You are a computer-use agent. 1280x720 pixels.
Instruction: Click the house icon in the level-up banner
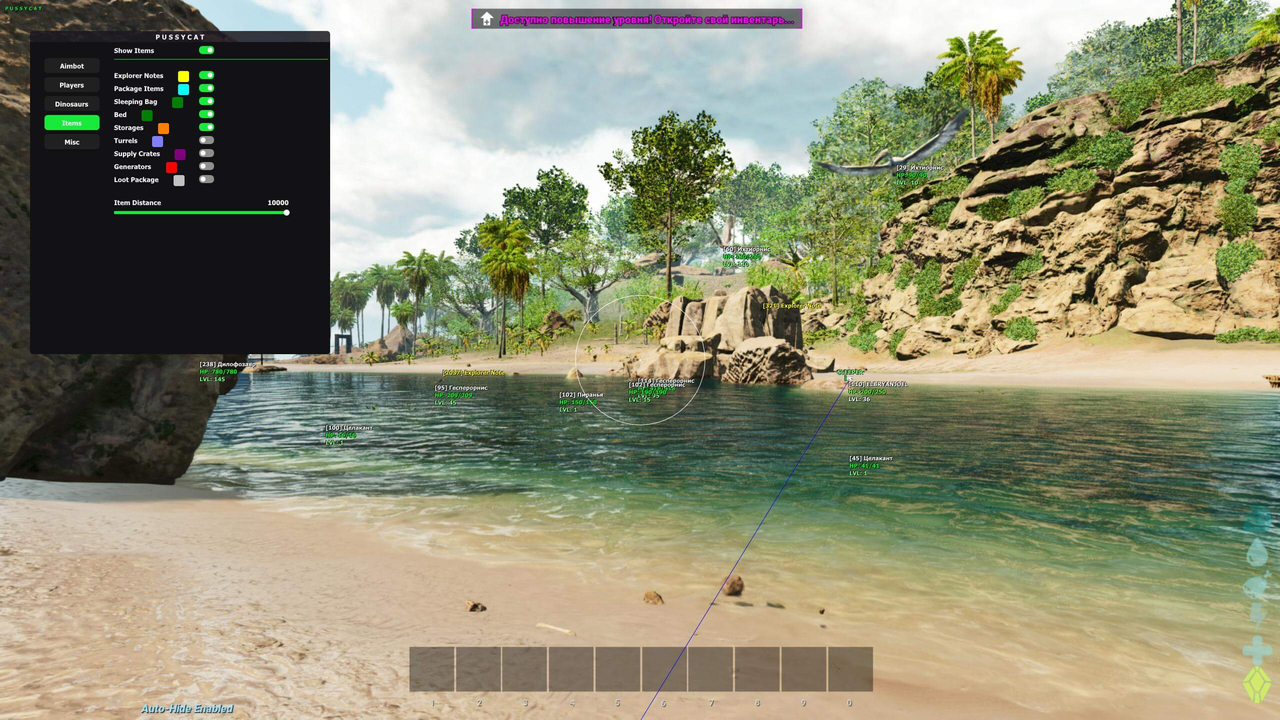tap(486, 18)
